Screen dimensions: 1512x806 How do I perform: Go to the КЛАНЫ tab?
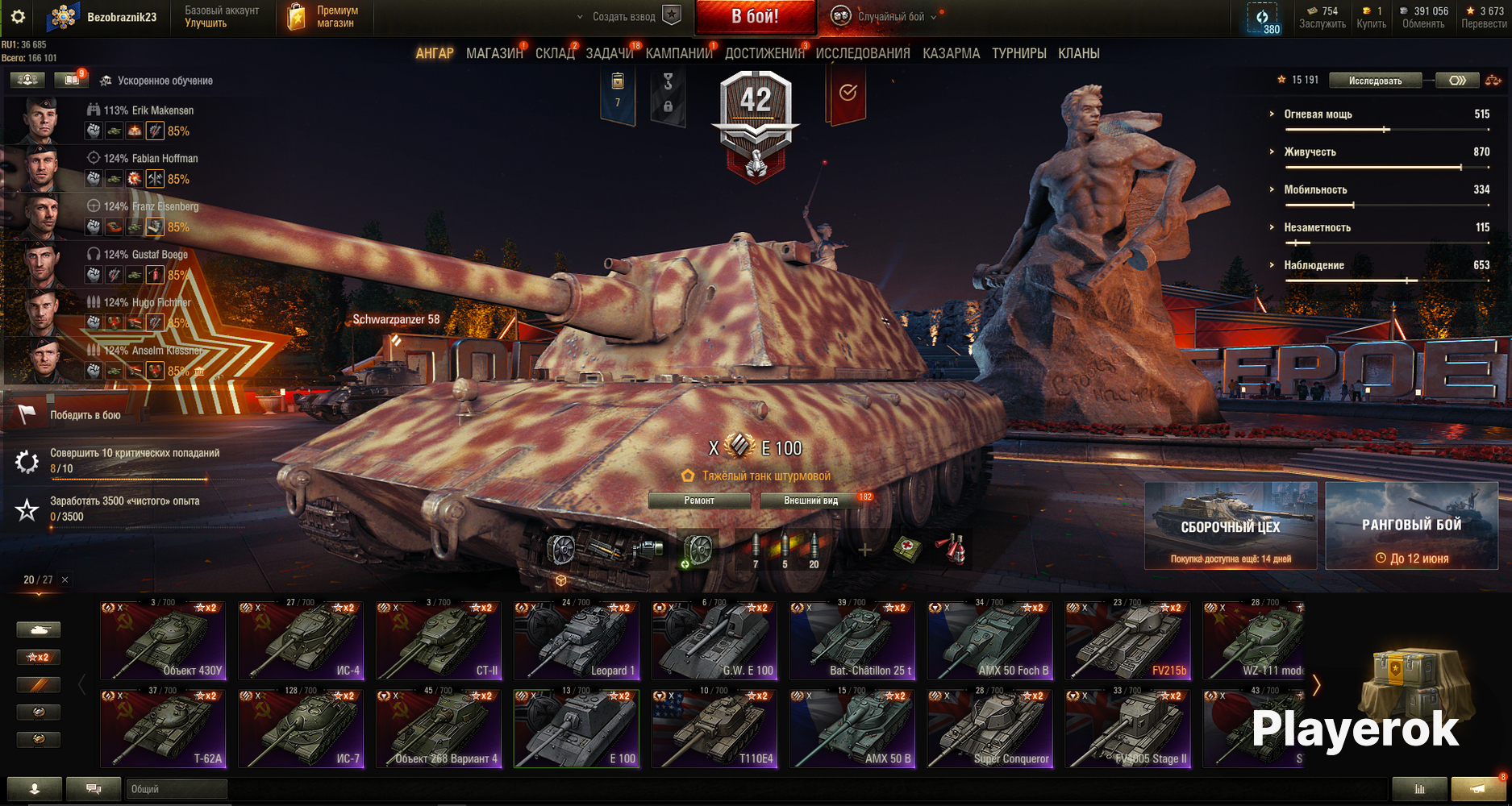coord(1078,53)
